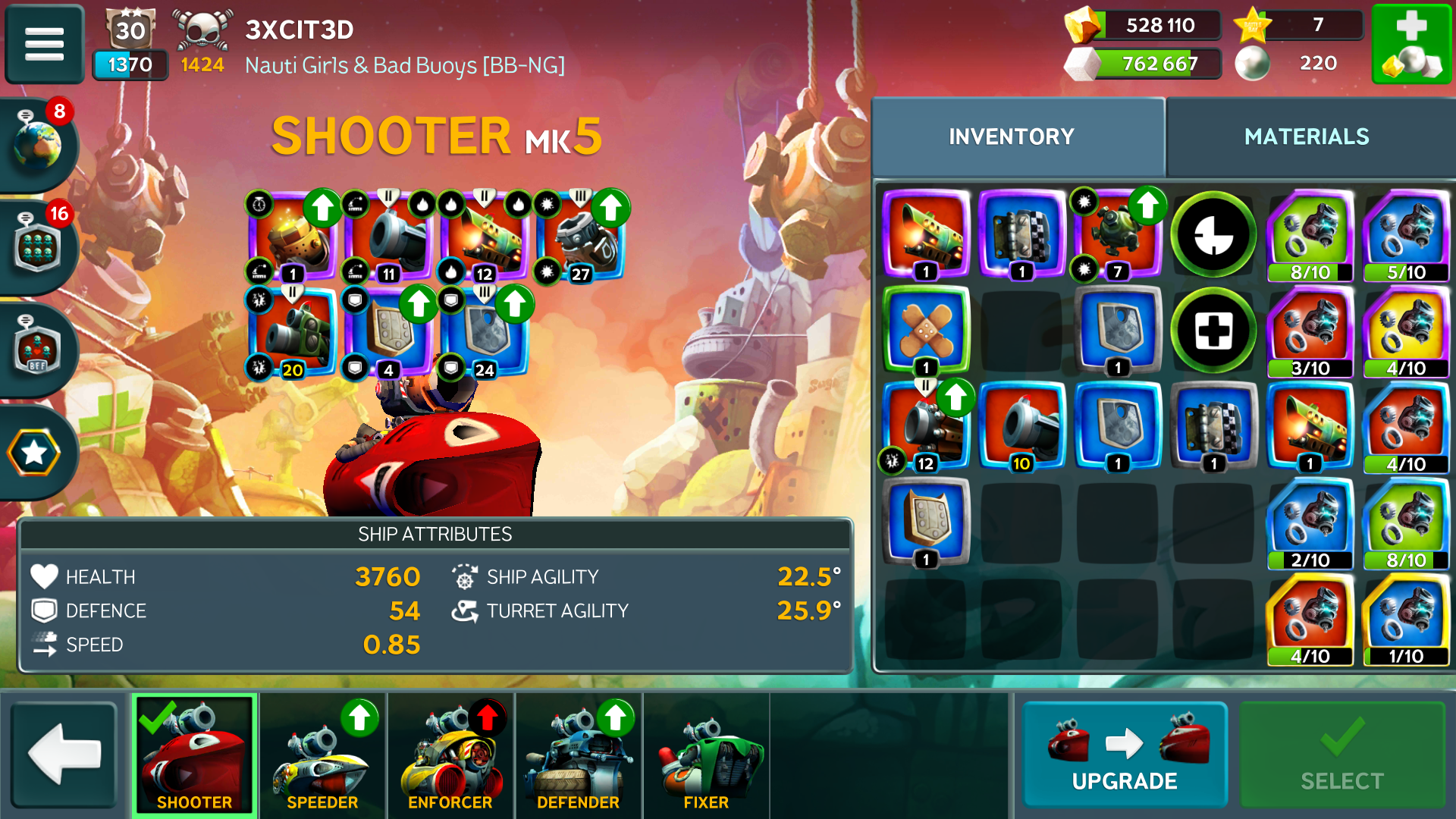Go back with the arrow button
This screenshot has width=1456, height=819.
point(64,755)
